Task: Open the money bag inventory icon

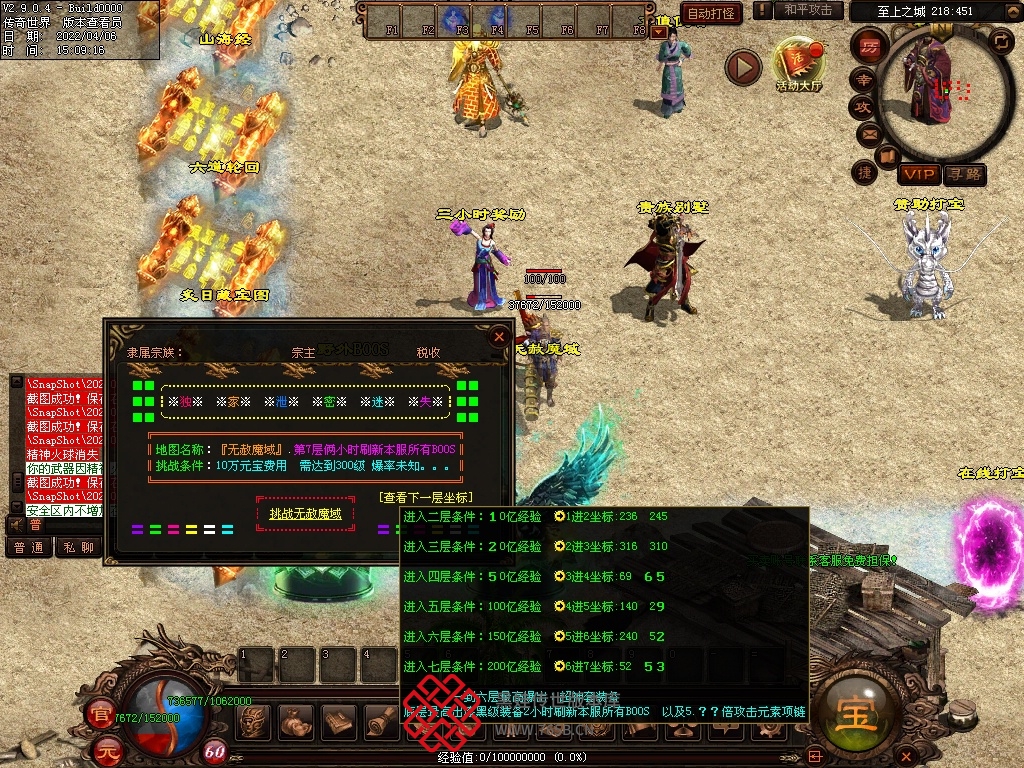Action: [297, 720]
